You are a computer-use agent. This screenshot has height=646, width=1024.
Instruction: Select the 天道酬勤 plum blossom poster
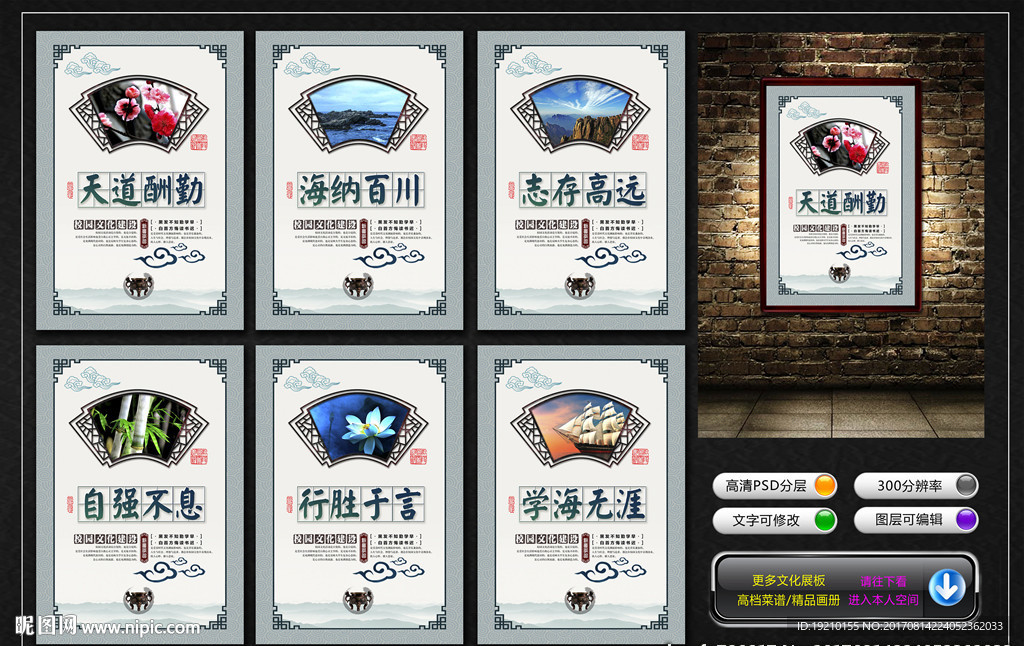coord(140,180)
